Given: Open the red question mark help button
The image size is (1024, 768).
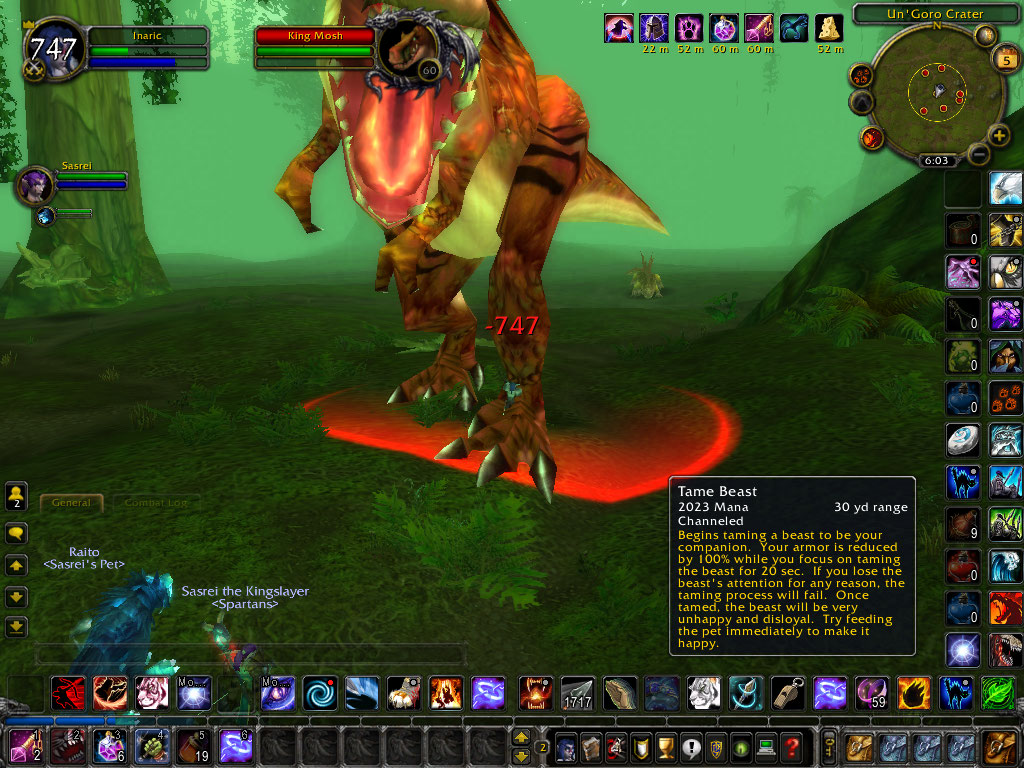Looking at the screenshot, I should click(792, 746).
